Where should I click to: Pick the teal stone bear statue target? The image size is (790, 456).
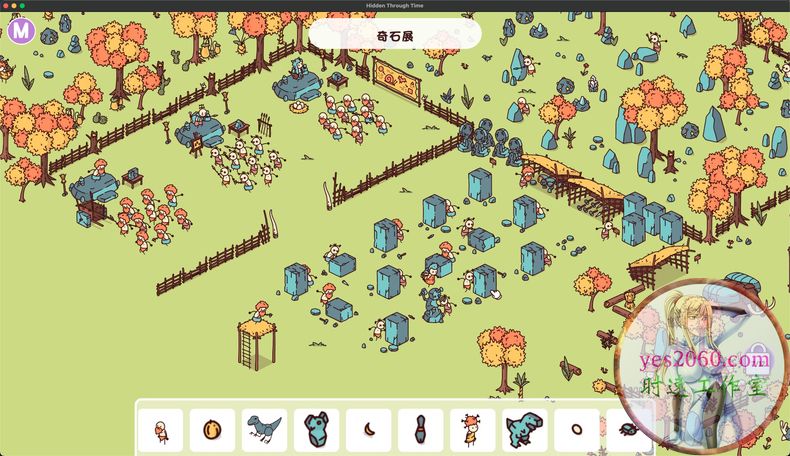[316, 430]
